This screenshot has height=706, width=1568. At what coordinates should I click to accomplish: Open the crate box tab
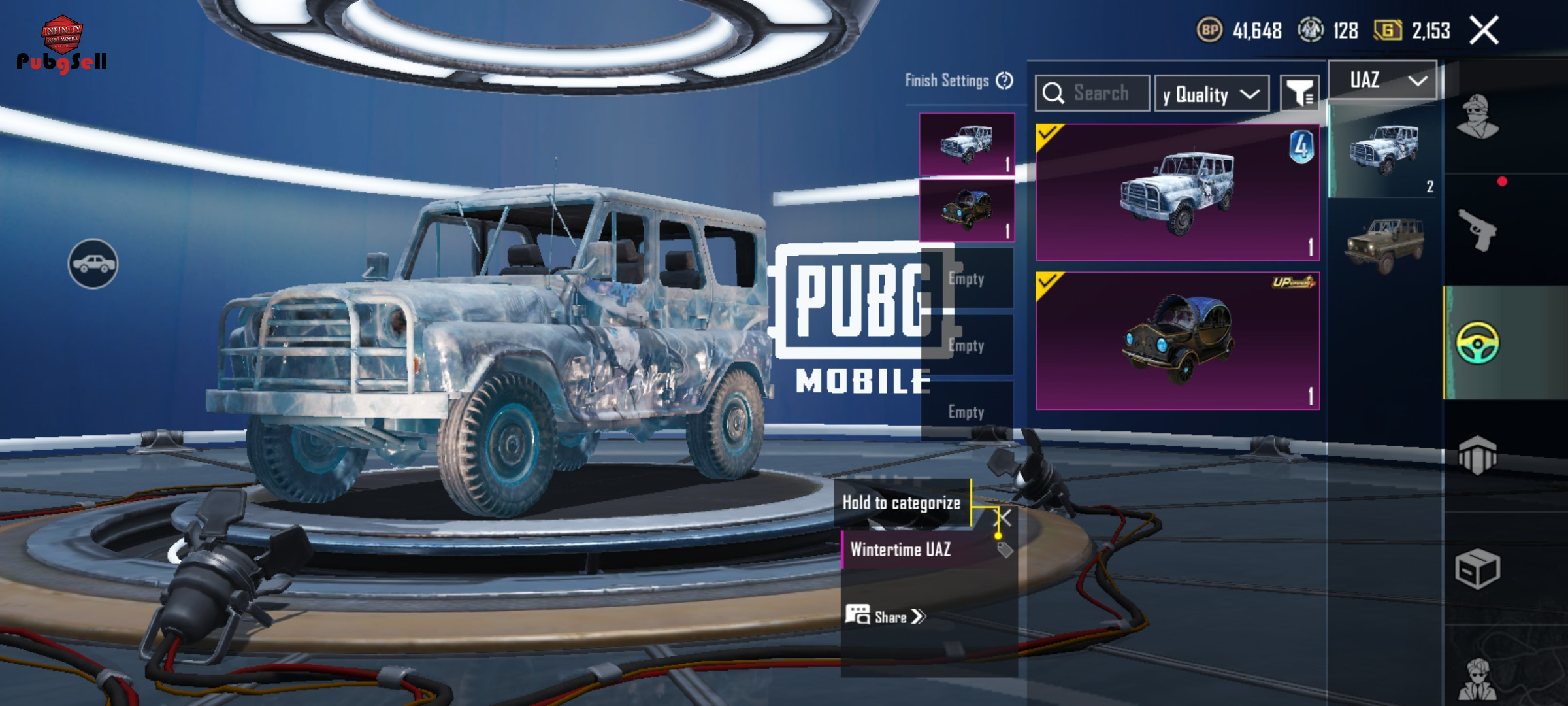pos(1478,569)
